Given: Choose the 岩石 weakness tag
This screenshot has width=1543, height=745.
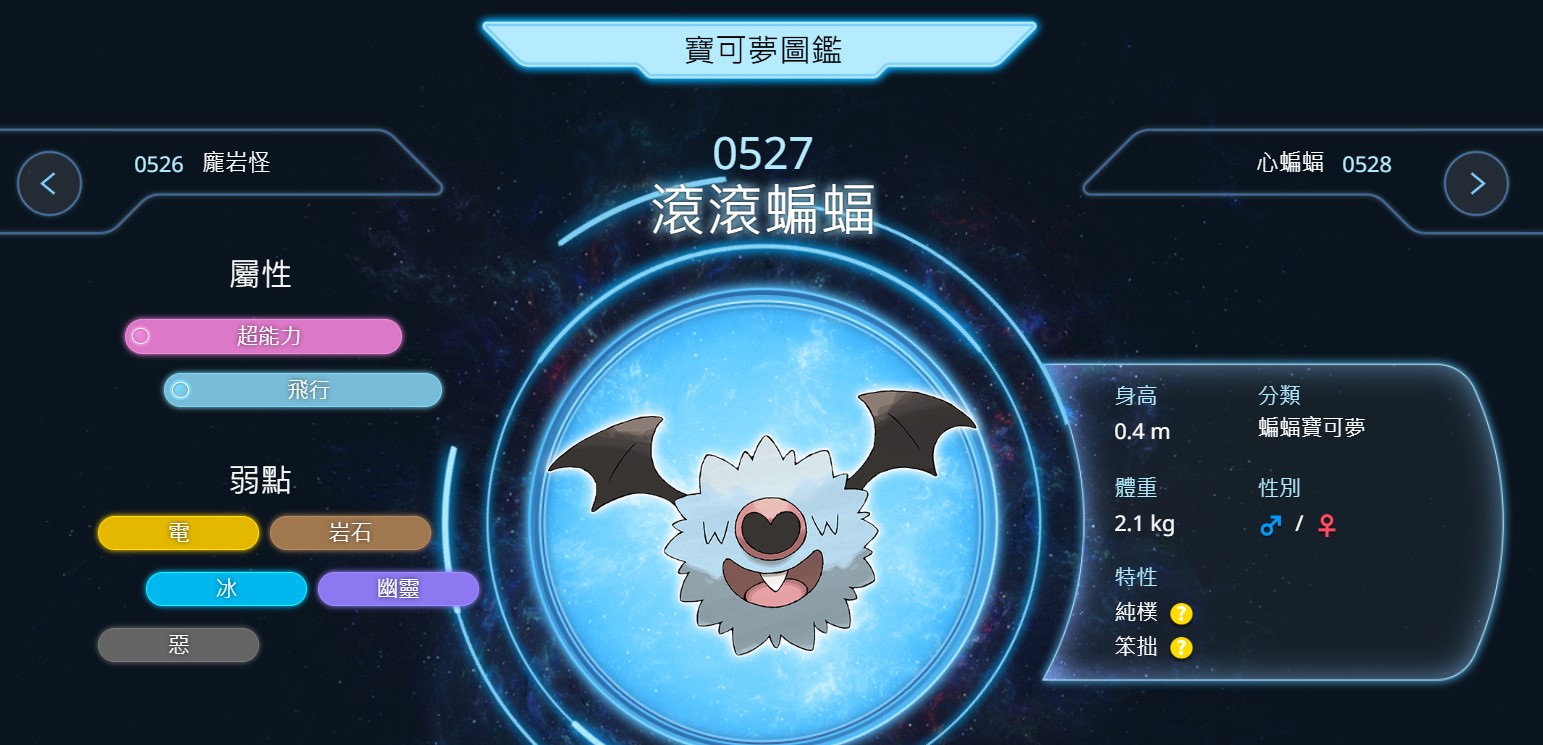Looking at the screenshot, I should pyautogui.click(x=350, y=533).
